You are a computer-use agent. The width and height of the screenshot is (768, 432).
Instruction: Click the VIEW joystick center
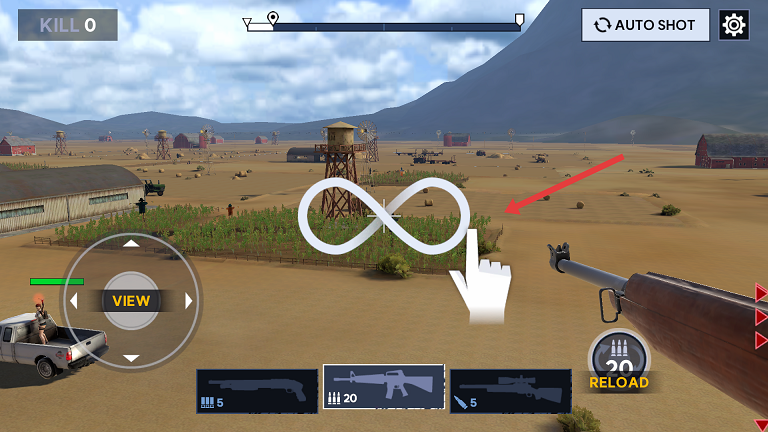point(131,300)
